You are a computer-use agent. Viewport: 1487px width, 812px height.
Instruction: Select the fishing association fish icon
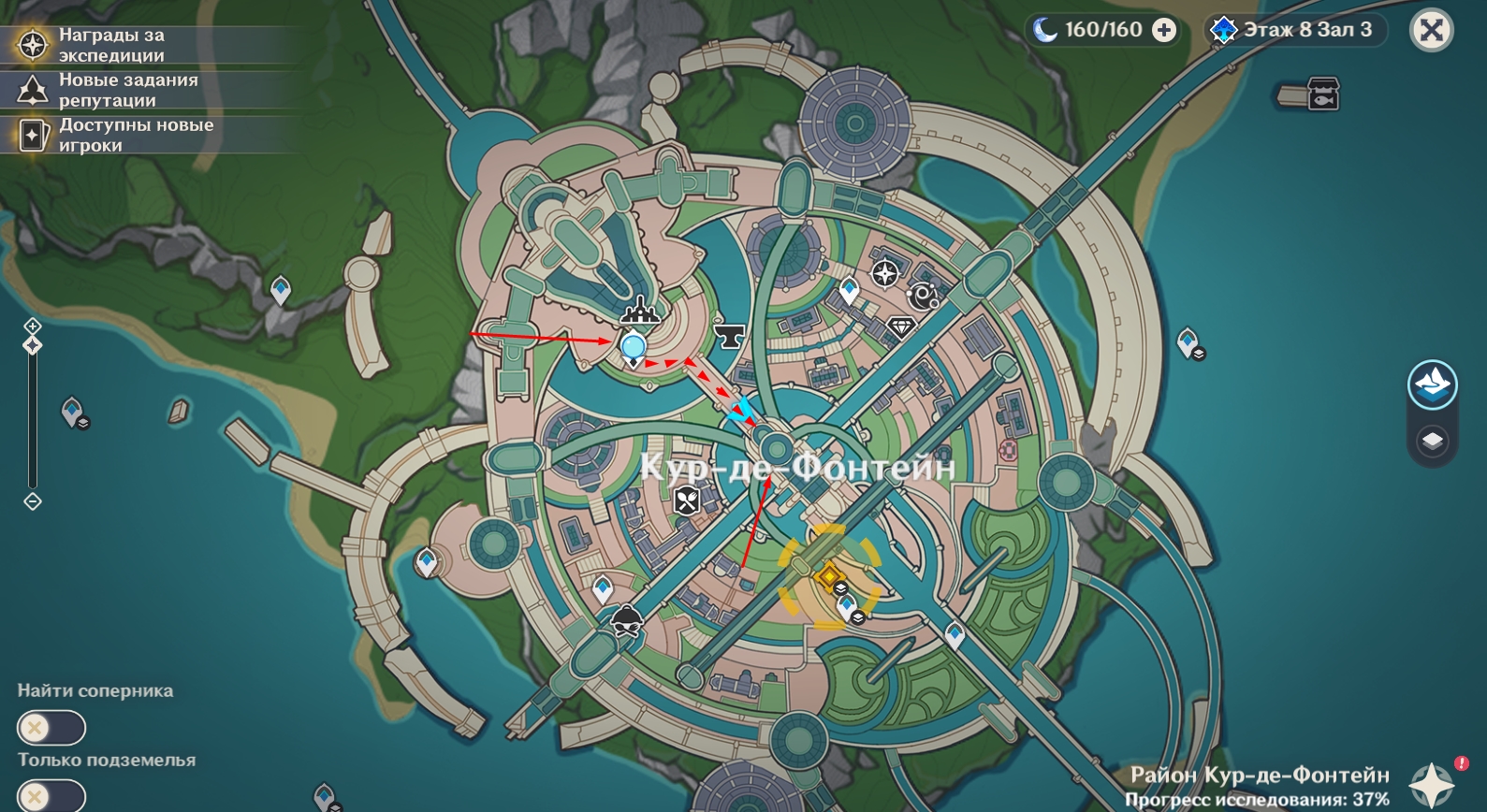(x=1322, y=94)
